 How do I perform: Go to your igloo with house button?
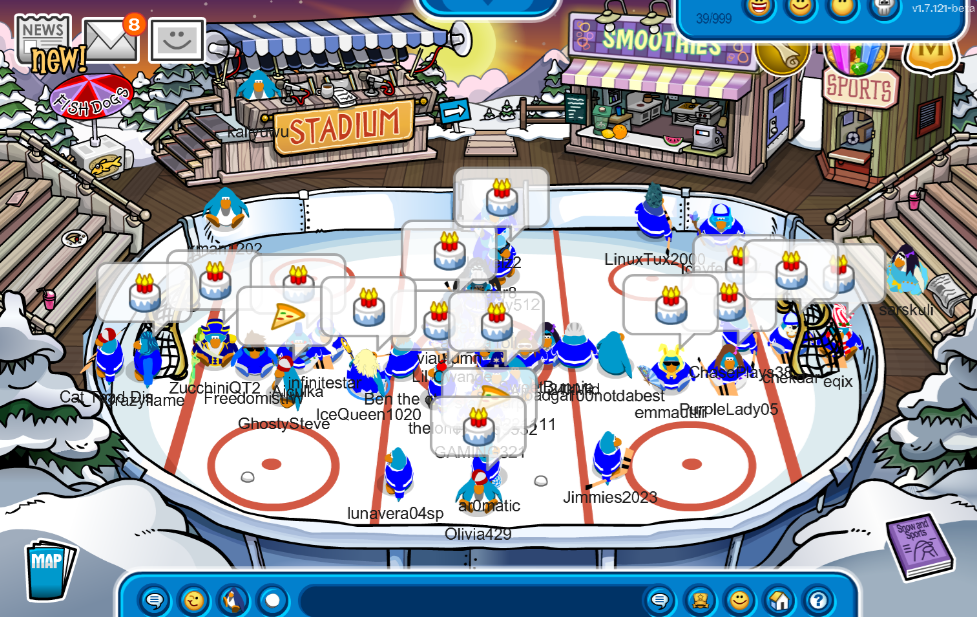click(x=778, y=600)
